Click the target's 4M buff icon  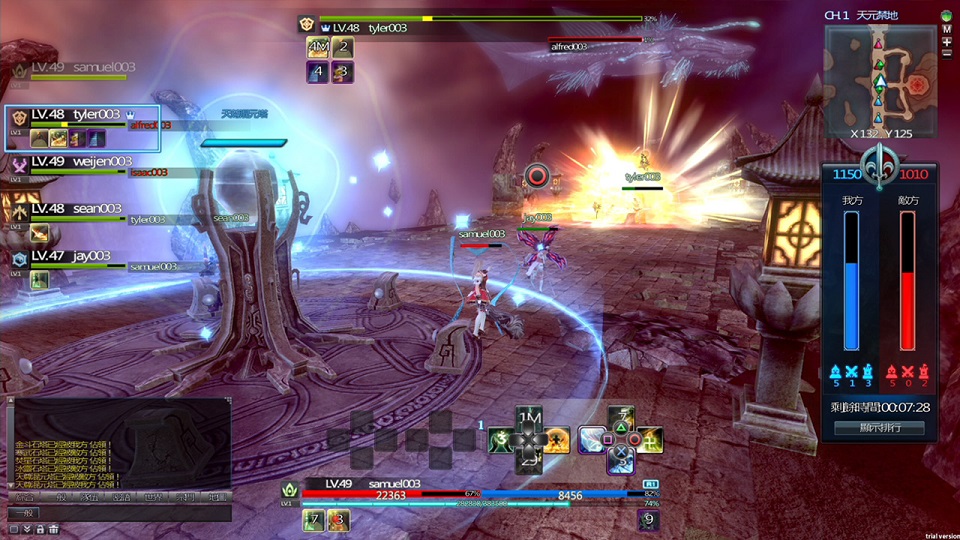(x=318, y=47)
